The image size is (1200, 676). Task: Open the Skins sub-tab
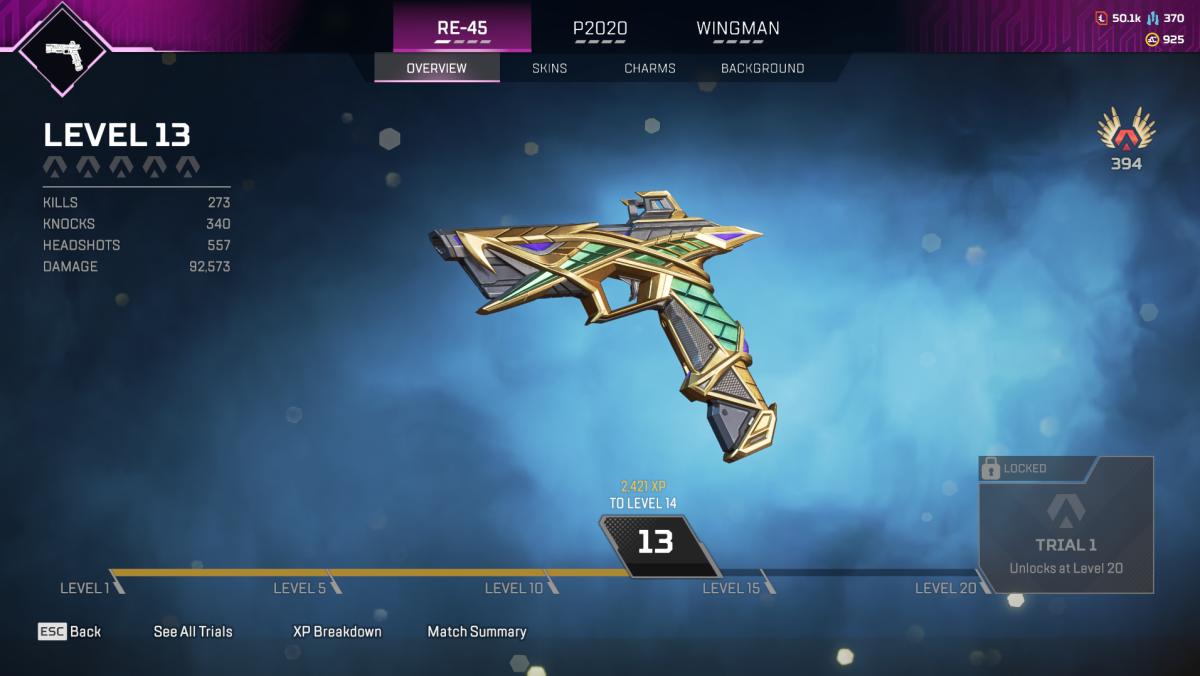549,68
